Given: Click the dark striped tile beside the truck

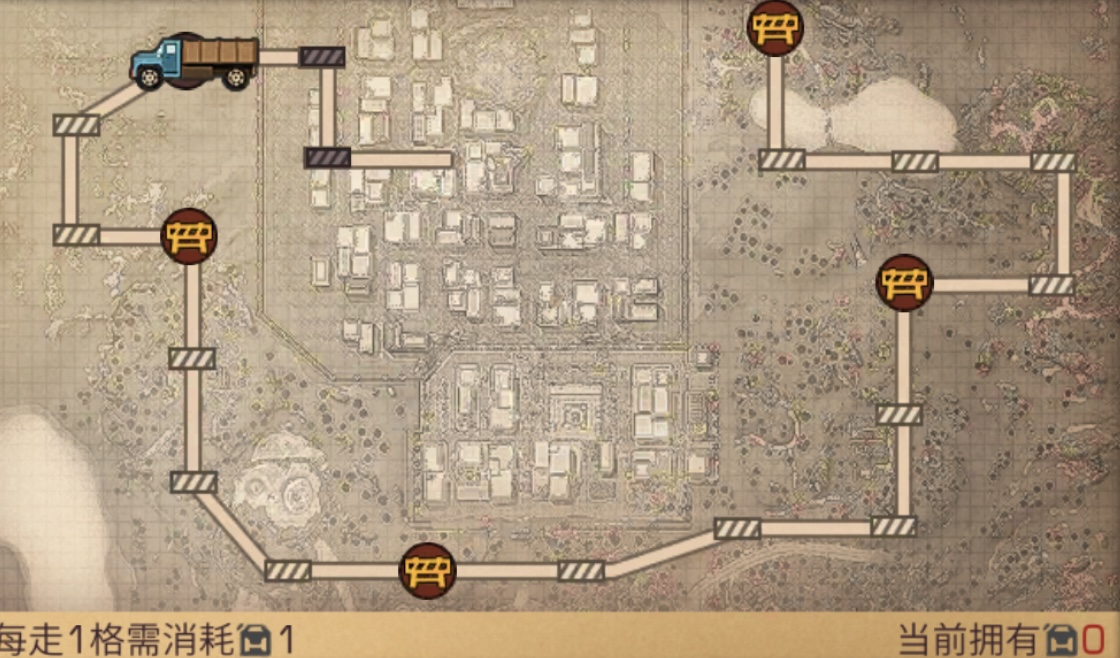Looking at the screenshot, I should 322,57.
